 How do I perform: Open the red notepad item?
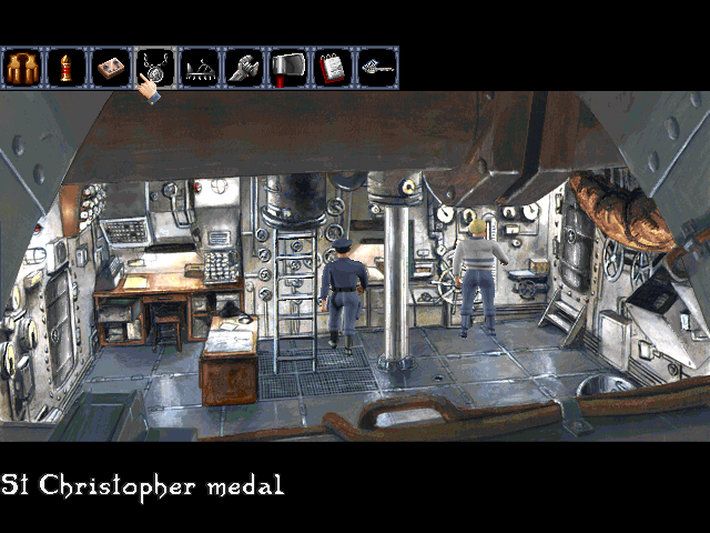(x=333, y=67)
